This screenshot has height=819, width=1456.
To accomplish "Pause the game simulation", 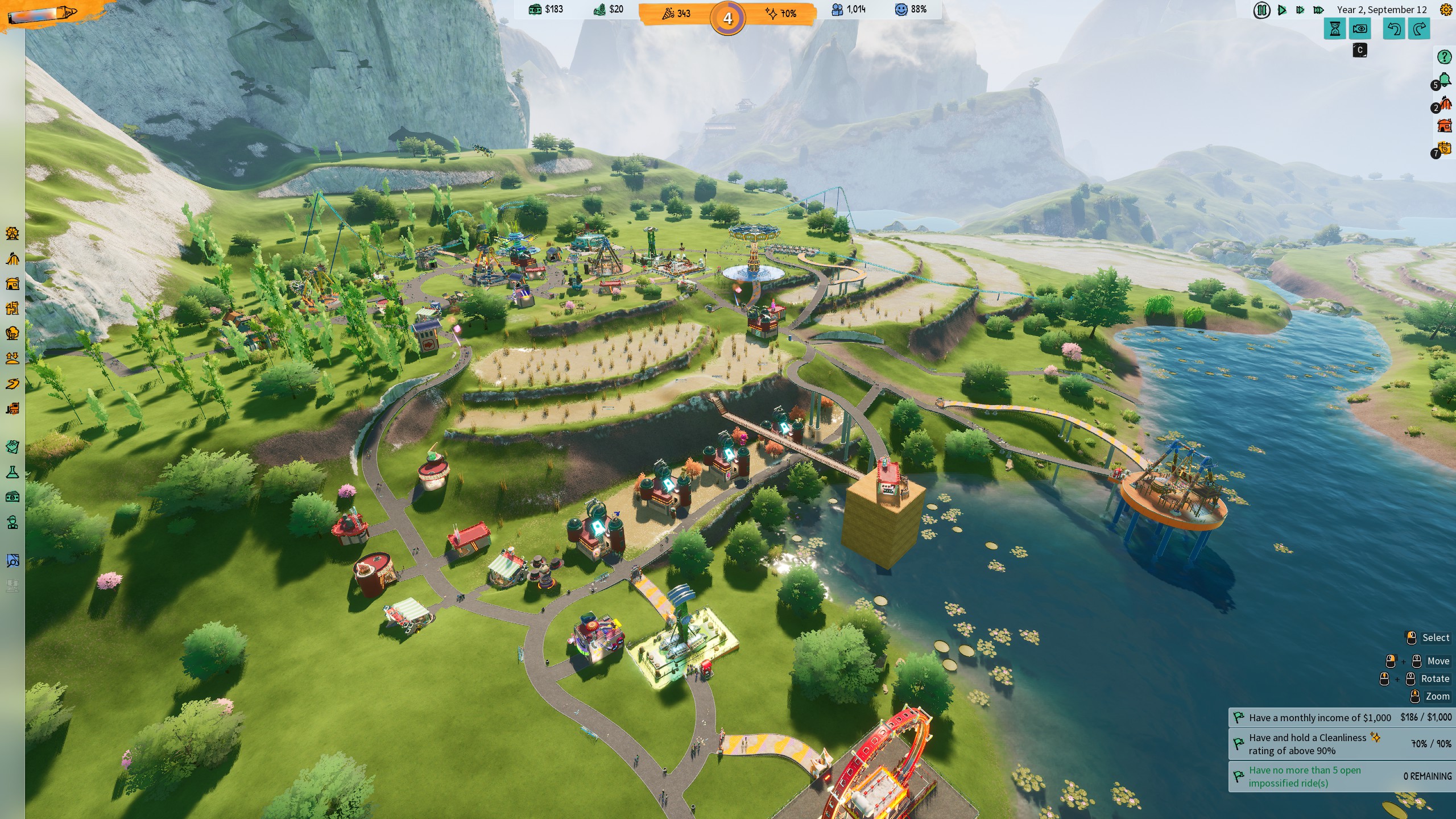I will (x=1261, y=10).
